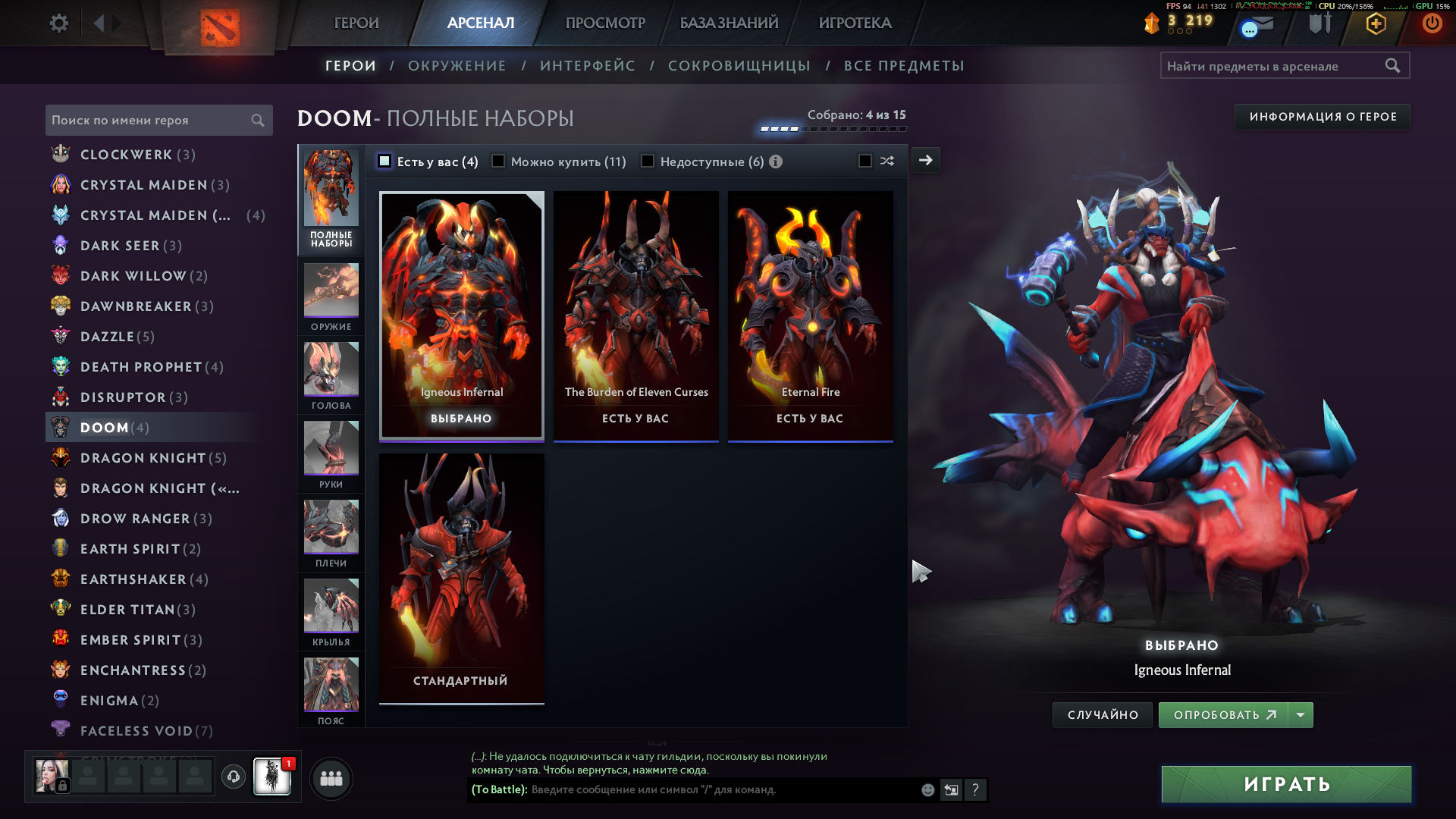The width and height of the screenshot is (1456, 819).
Task: Select The Burden of Eleven Curses set
Action: click(x=635, y=315)
